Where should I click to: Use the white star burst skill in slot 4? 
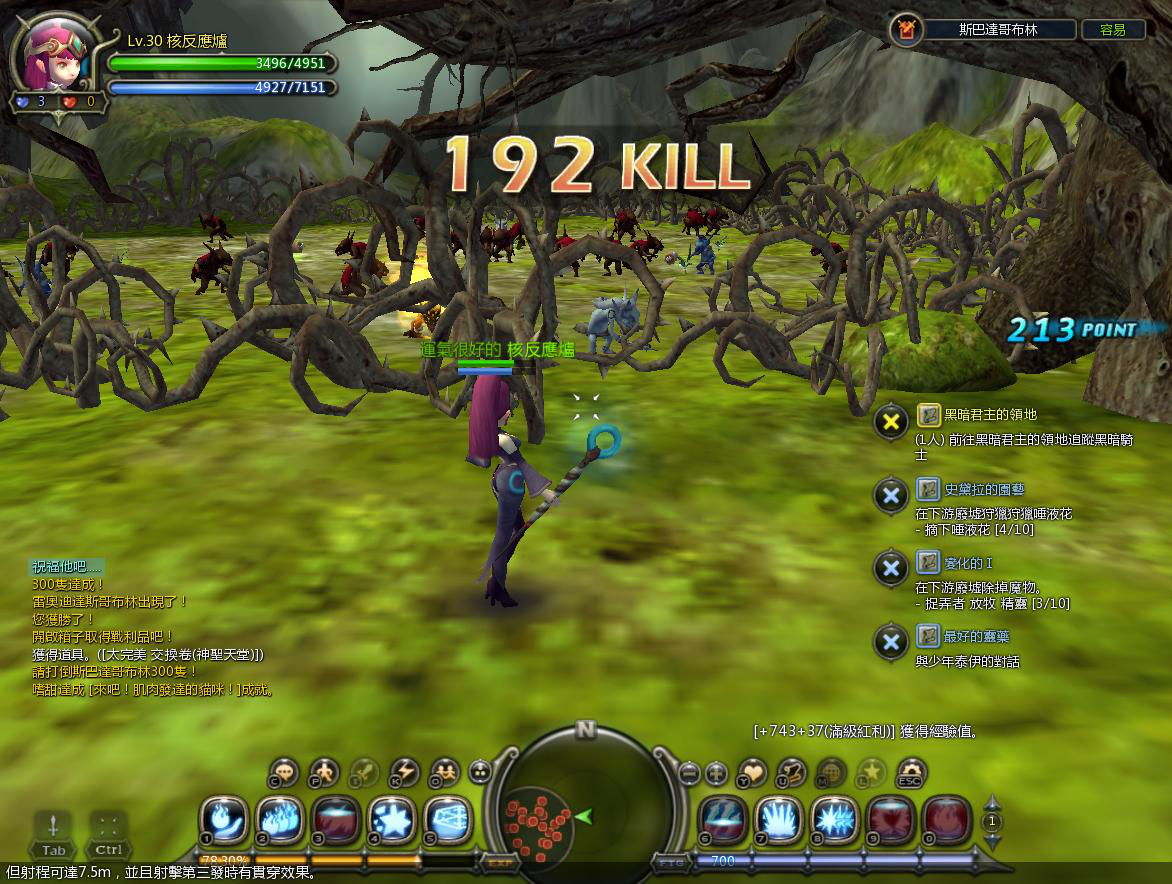[392, 820]
